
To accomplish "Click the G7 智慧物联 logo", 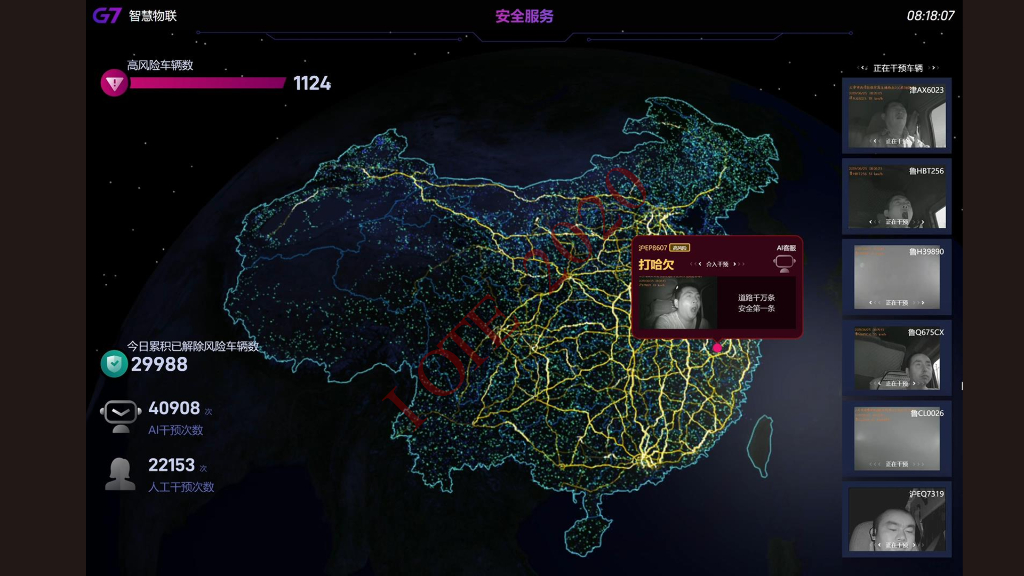I will click(135, 16).
